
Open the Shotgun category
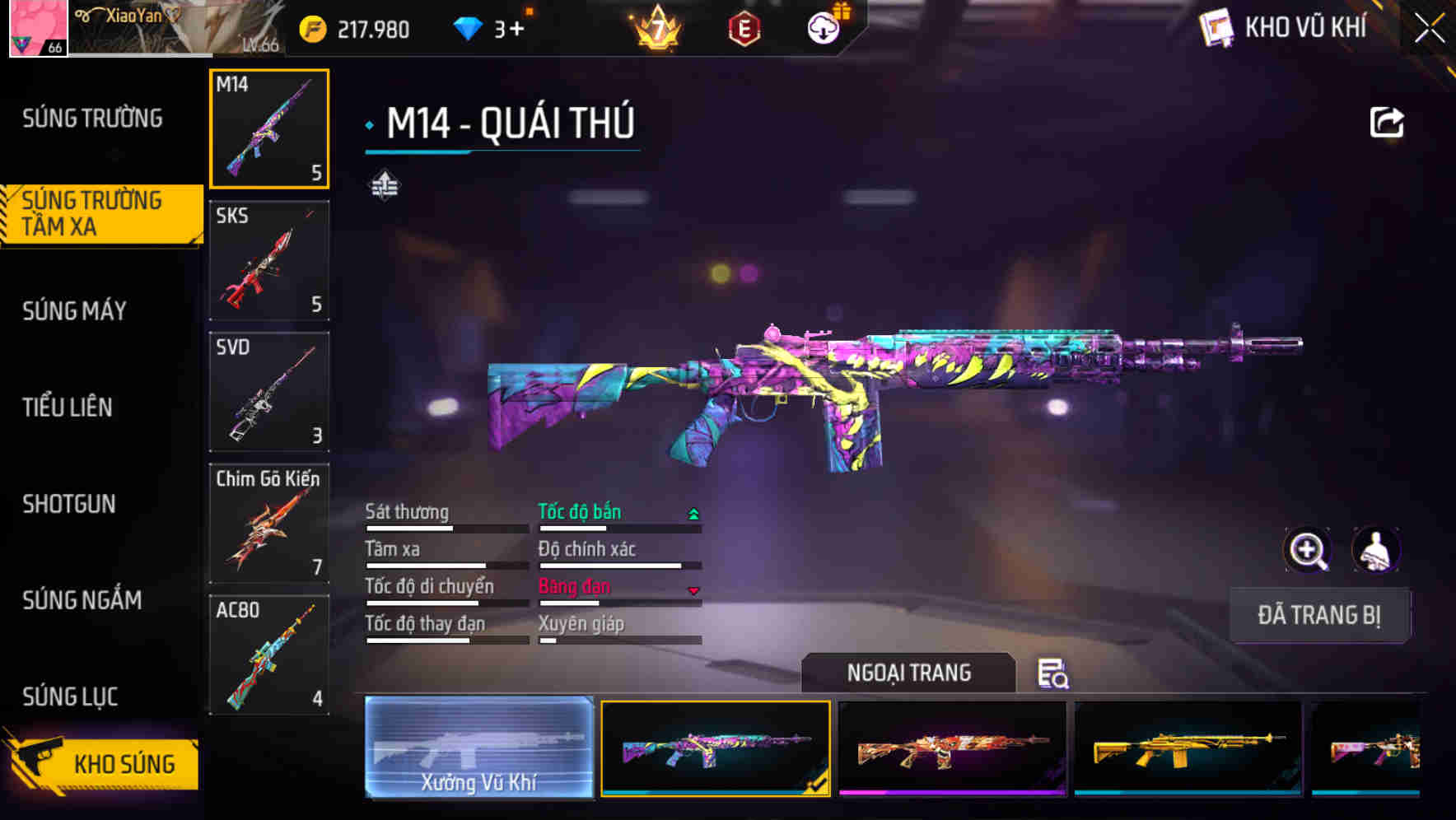click(x=69, y=504)
